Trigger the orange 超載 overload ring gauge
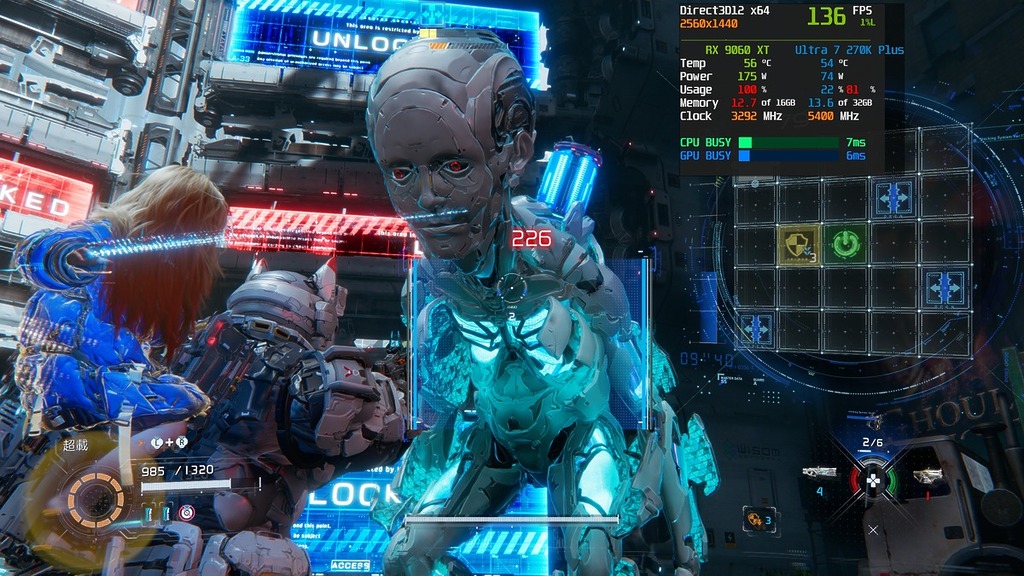The height and width of the screenshot is (576, 1024). (x=96, y=494)
